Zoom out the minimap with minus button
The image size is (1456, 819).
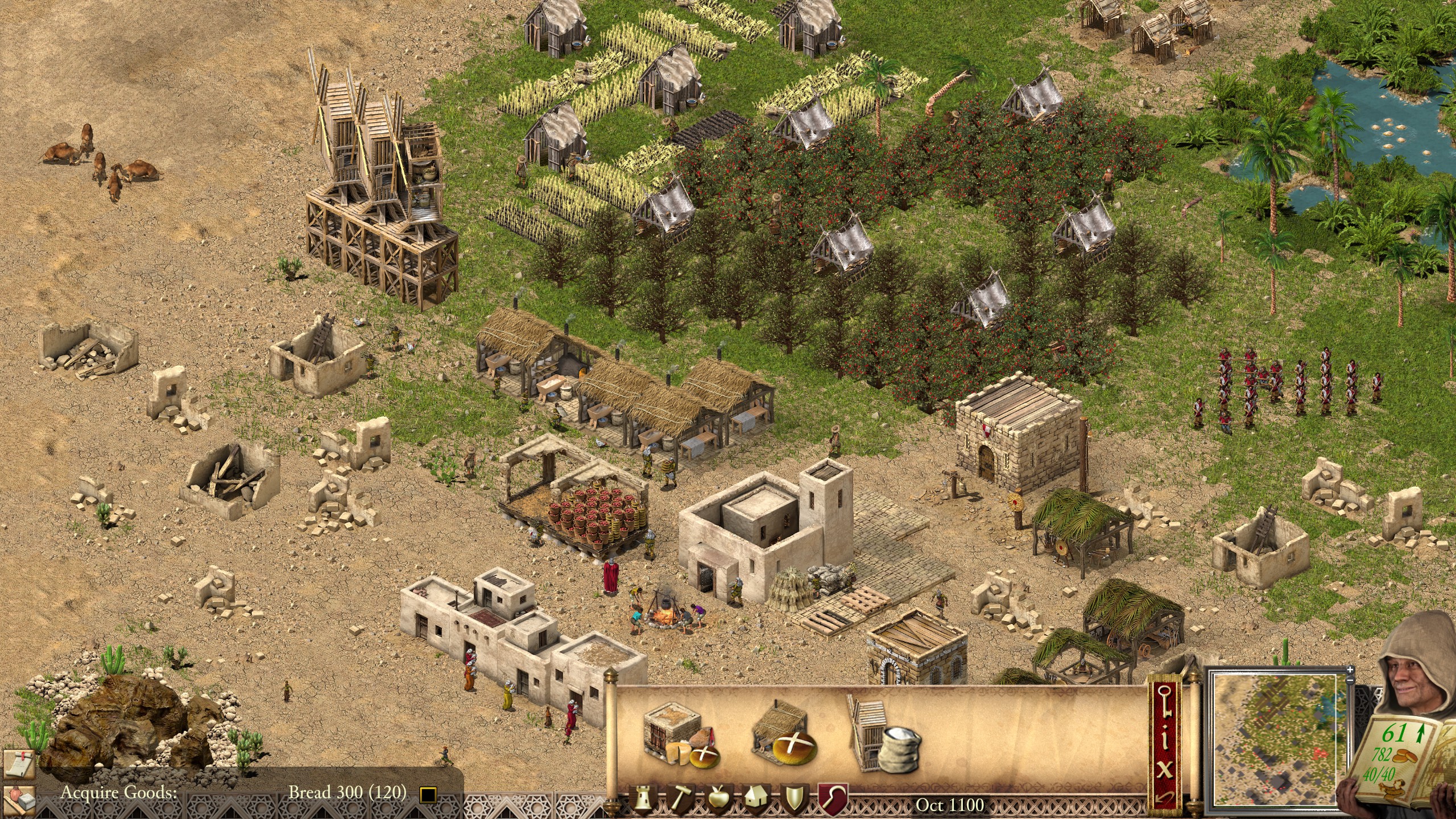click(1350, 680)
